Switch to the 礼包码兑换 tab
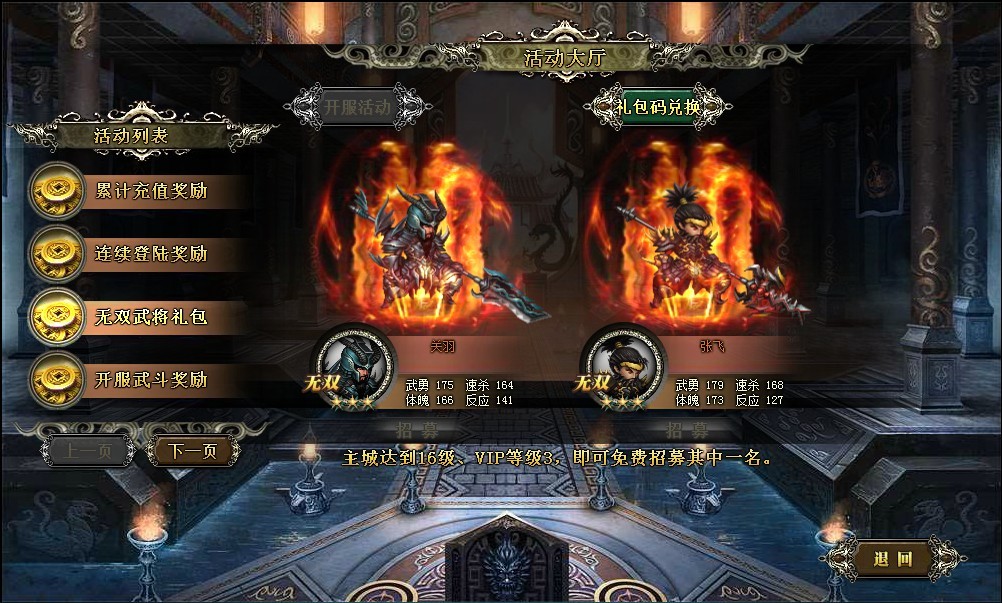 tap(657, 106)
